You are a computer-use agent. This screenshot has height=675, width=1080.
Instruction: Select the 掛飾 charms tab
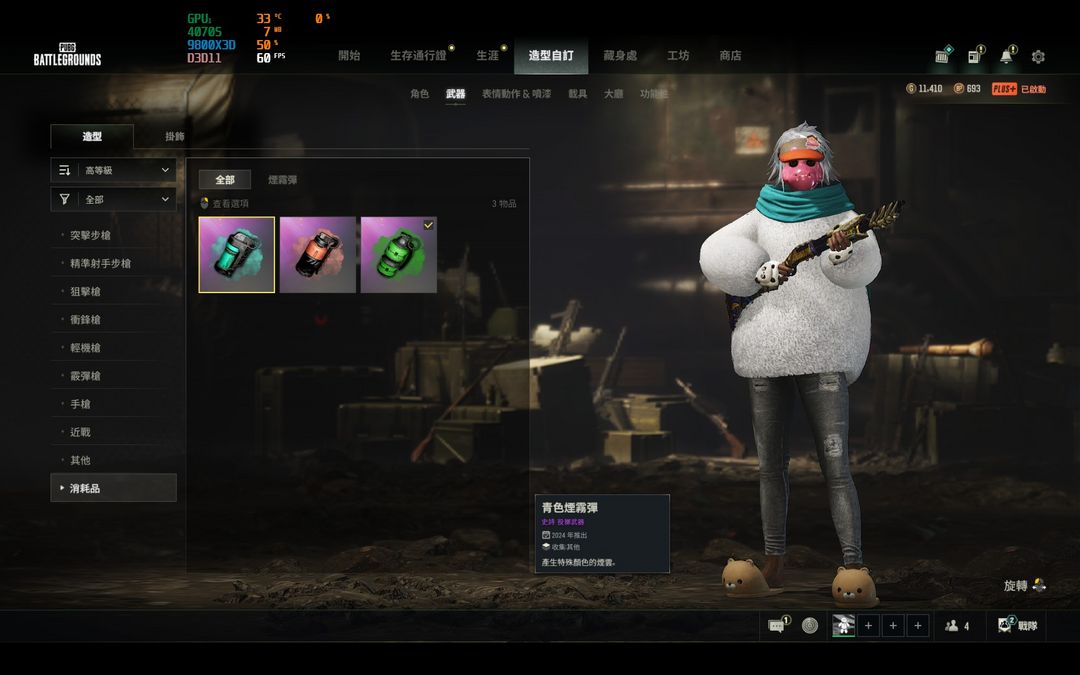point(174,136)
